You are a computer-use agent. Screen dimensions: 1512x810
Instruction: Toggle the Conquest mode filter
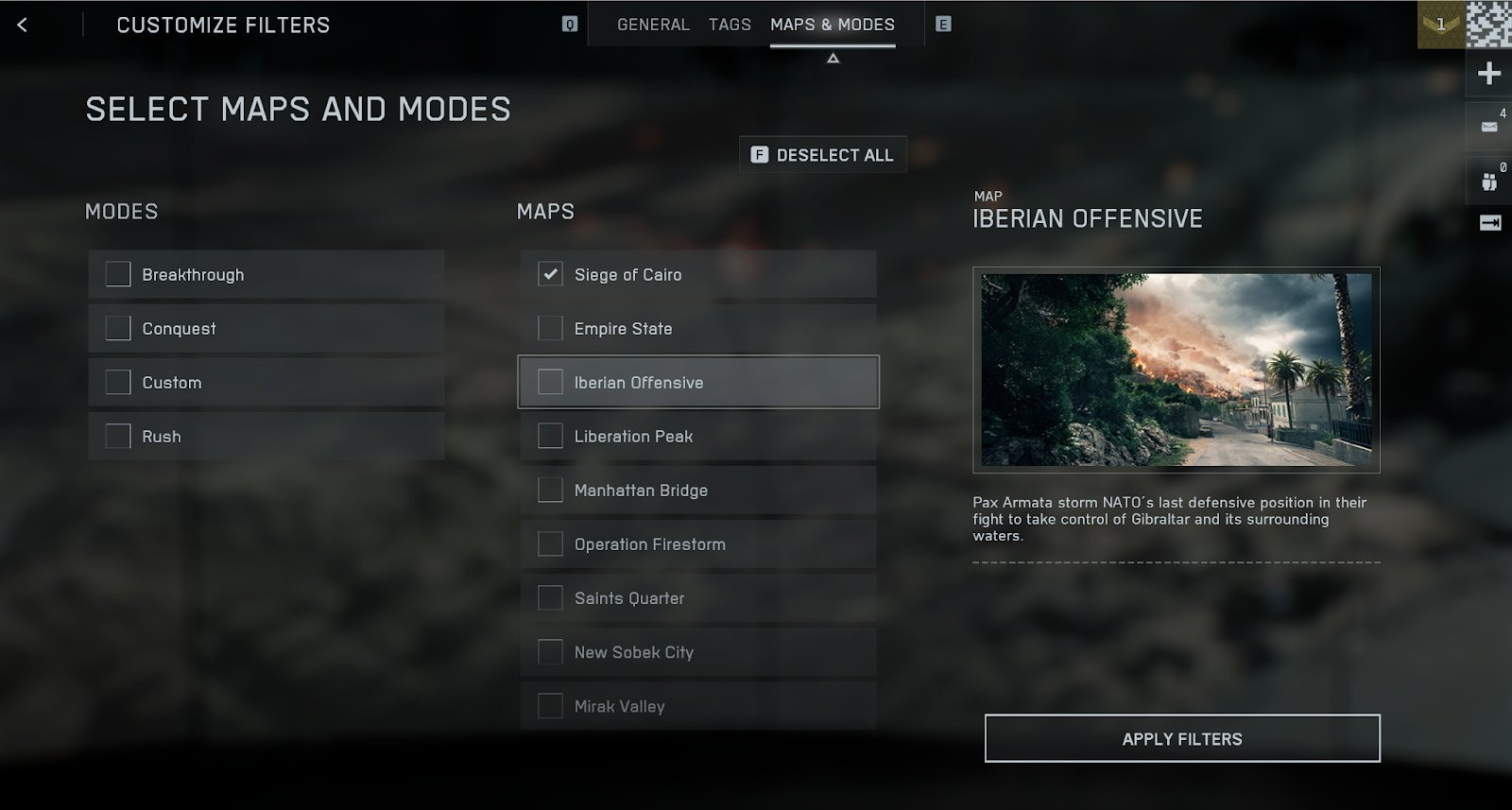tap(117, 328)
